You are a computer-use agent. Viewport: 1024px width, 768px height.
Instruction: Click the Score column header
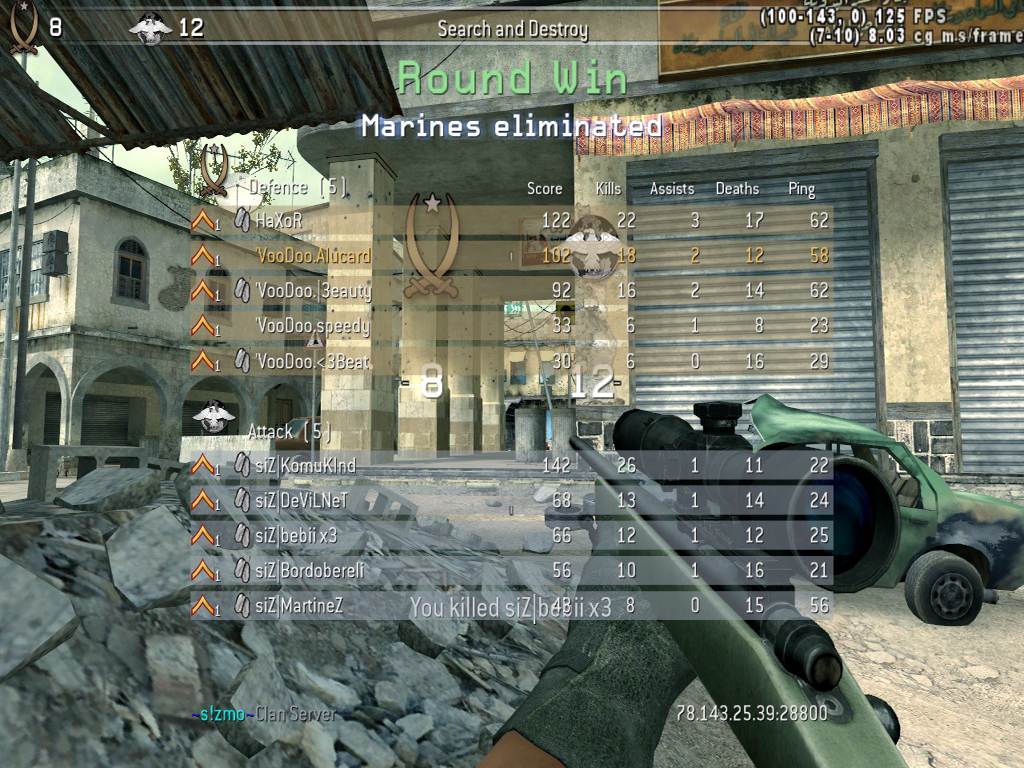pos(545,188)
